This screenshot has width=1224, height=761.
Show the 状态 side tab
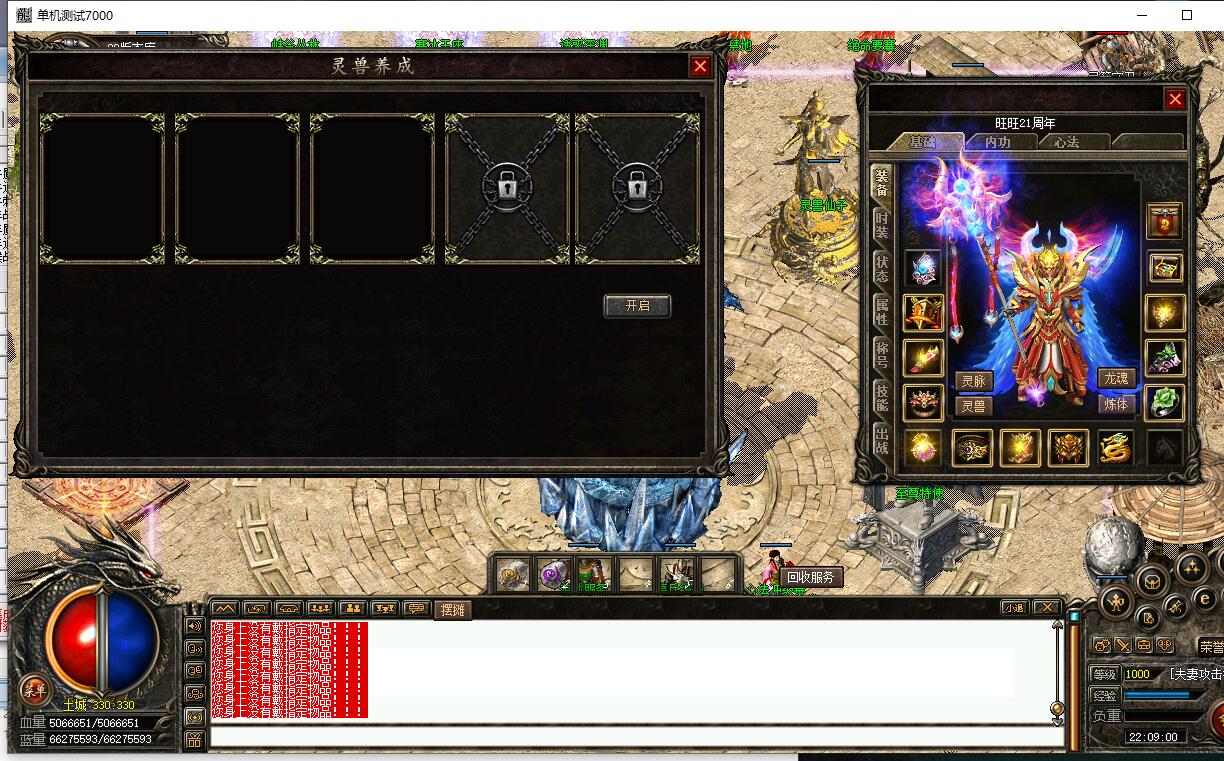tap(881, 268)
